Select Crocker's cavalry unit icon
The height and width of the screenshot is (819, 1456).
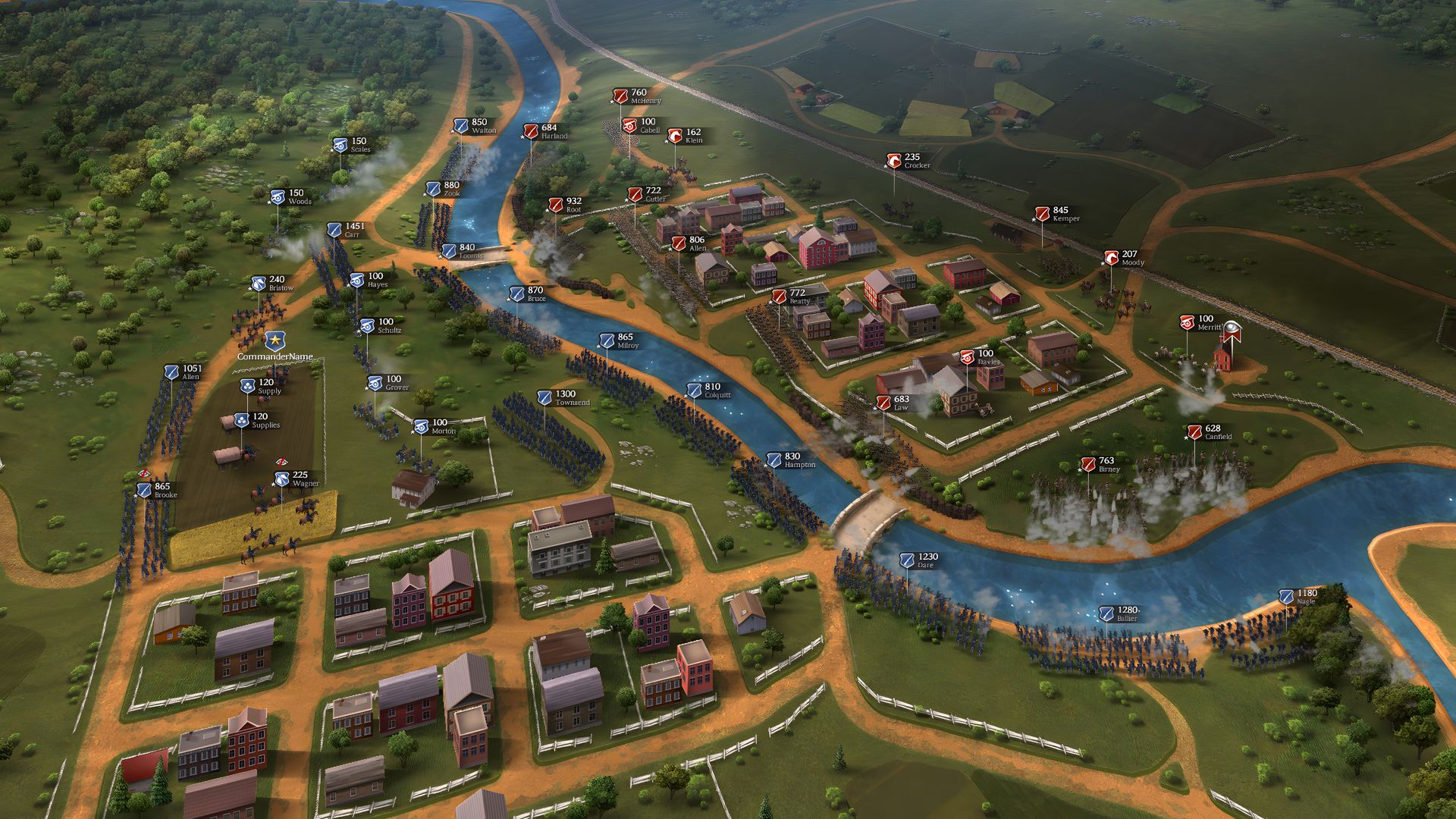coord(893,161)
